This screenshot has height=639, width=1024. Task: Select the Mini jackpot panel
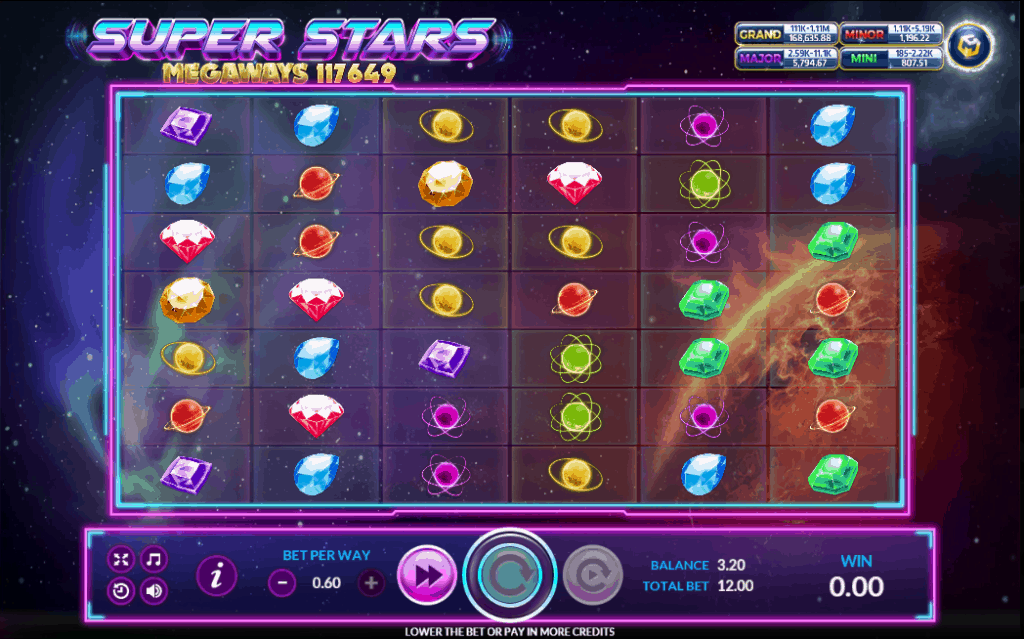point(891,58)
